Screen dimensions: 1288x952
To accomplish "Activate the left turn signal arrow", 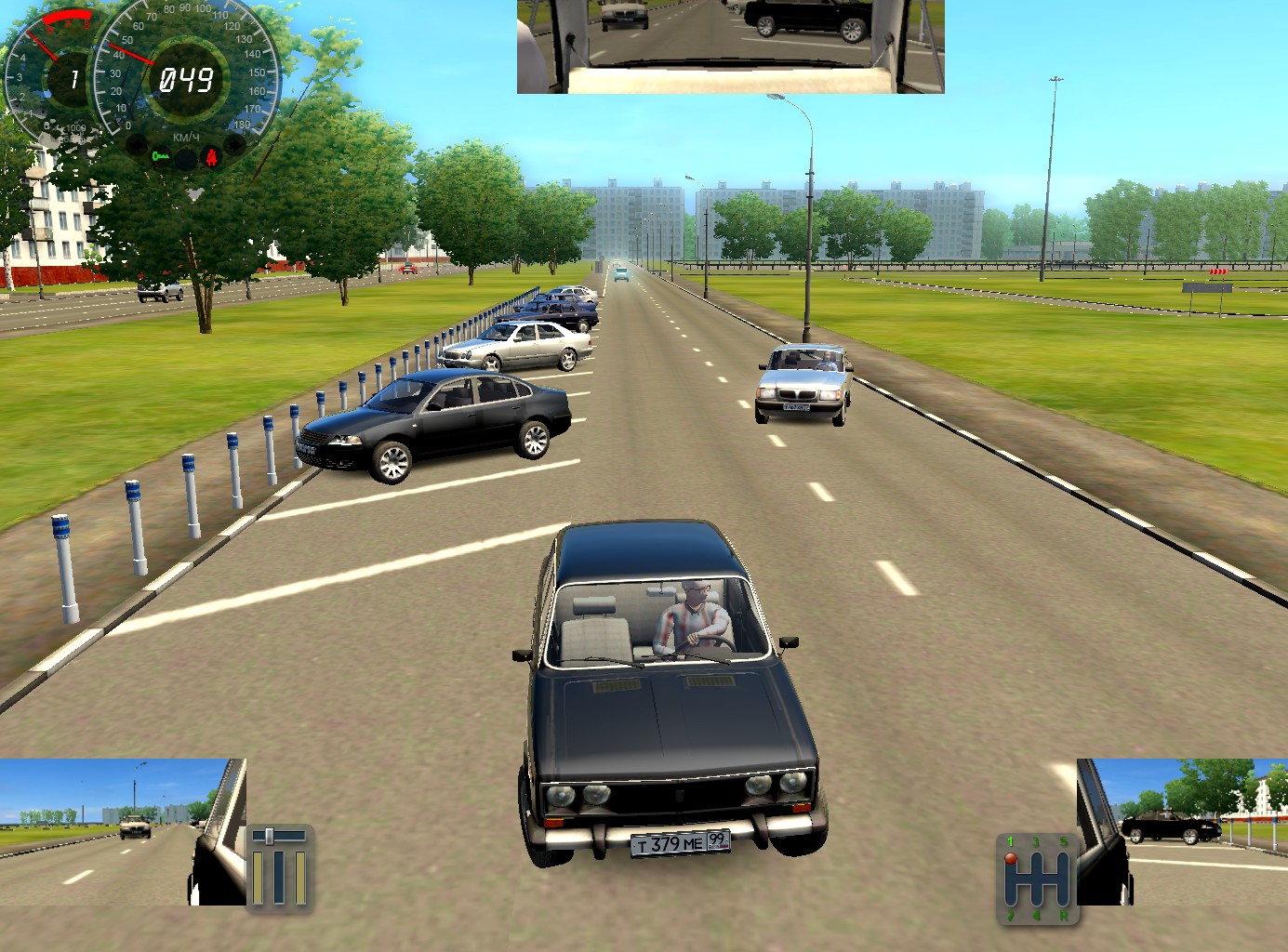I will 136,146.
